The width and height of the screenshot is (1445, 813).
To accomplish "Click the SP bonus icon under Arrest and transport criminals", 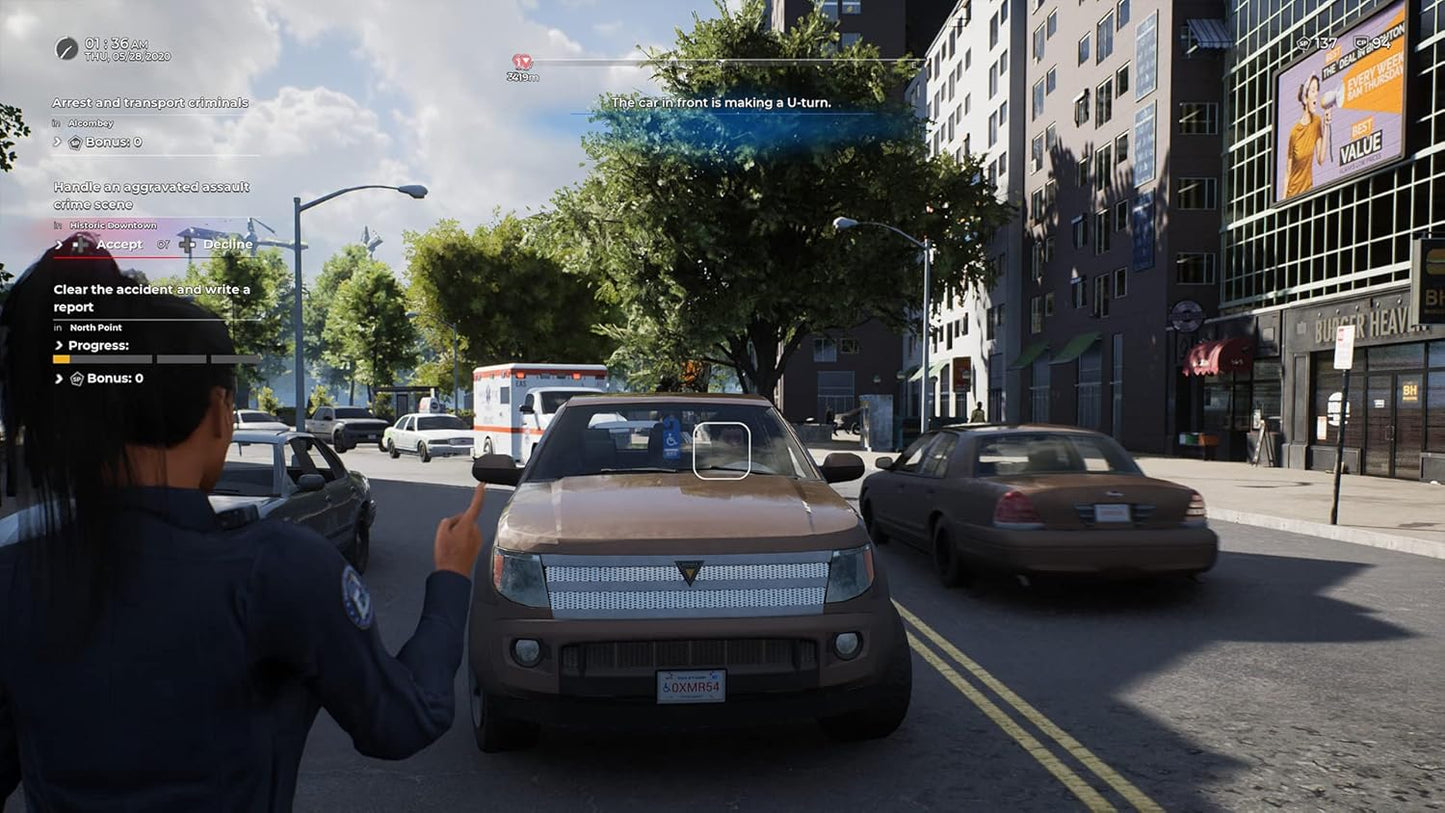I will (x=74, y=142).
